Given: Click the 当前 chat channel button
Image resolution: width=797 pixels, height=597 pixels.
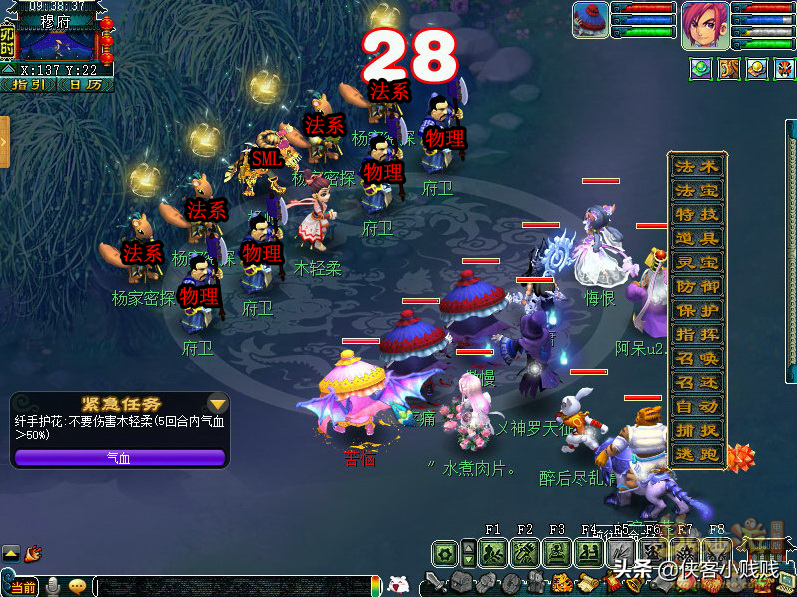Looking at the screenshot, I should 21,586.
